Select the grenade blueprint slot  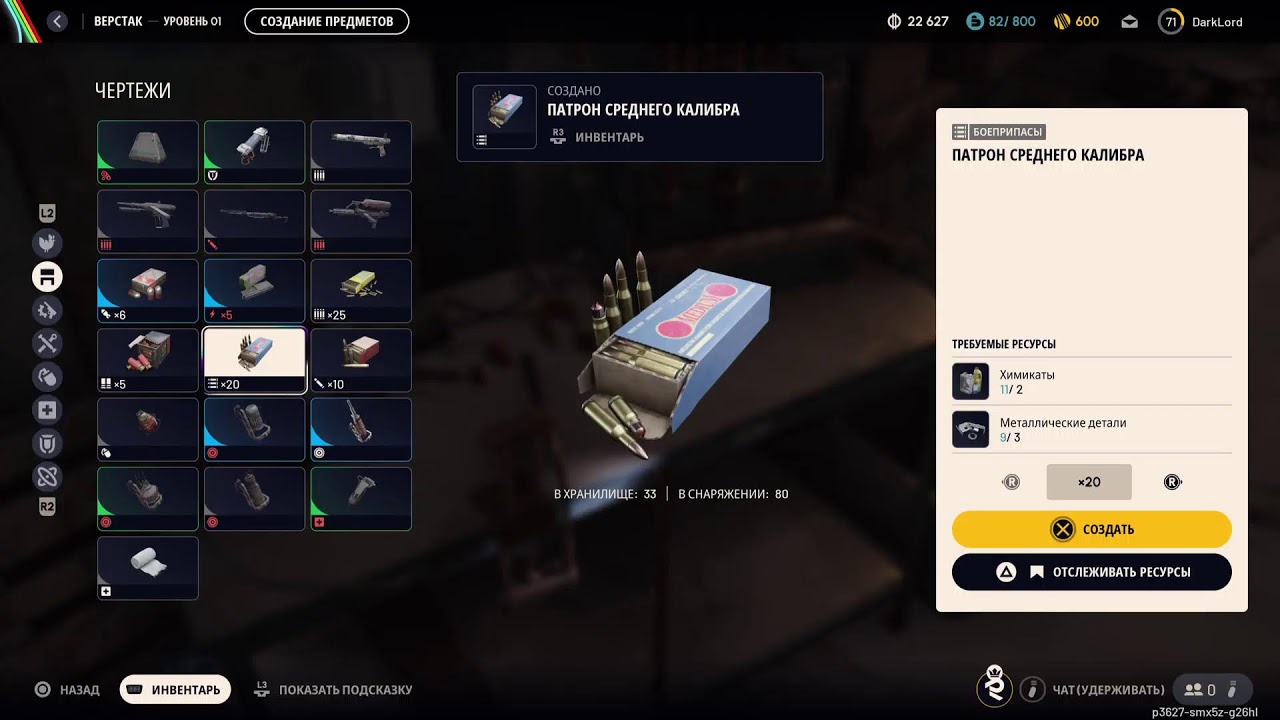[148, 430]
